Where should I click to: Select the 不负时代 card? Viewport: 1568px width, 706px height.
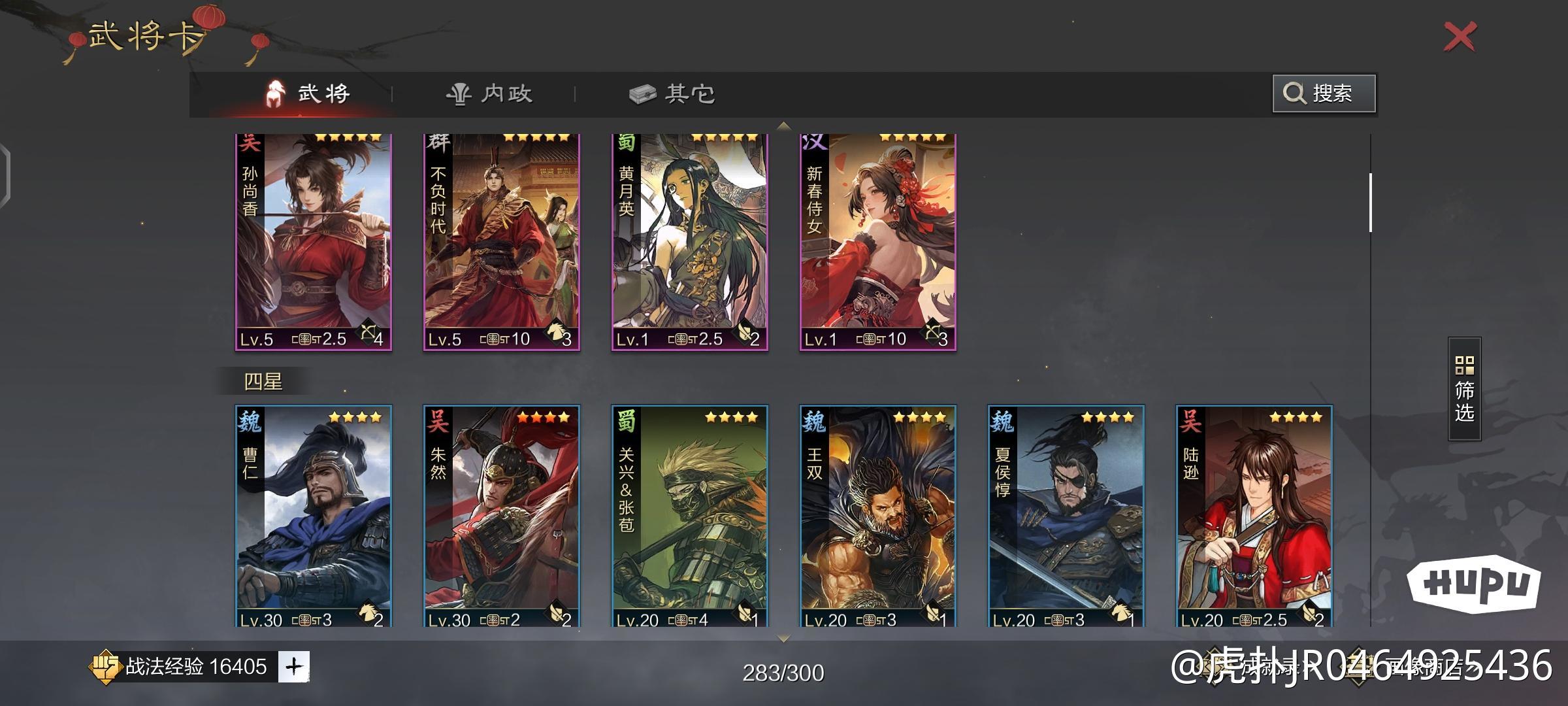click(x=502, y=242)
